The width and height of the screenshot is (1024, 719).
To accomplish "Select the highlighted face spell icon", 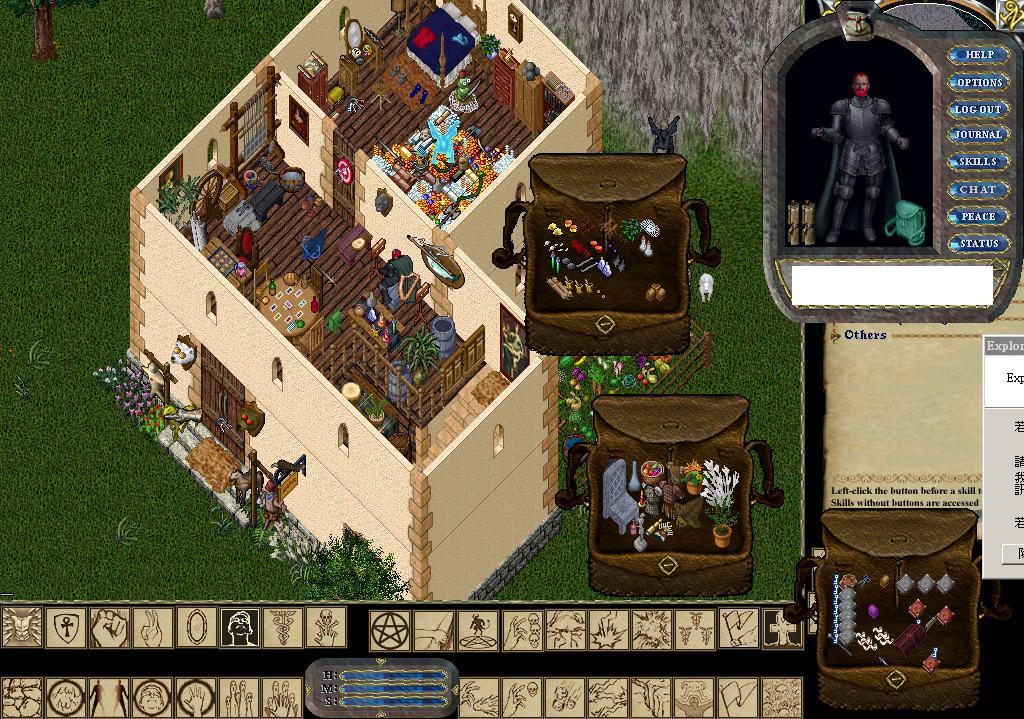I will [240, 628].
